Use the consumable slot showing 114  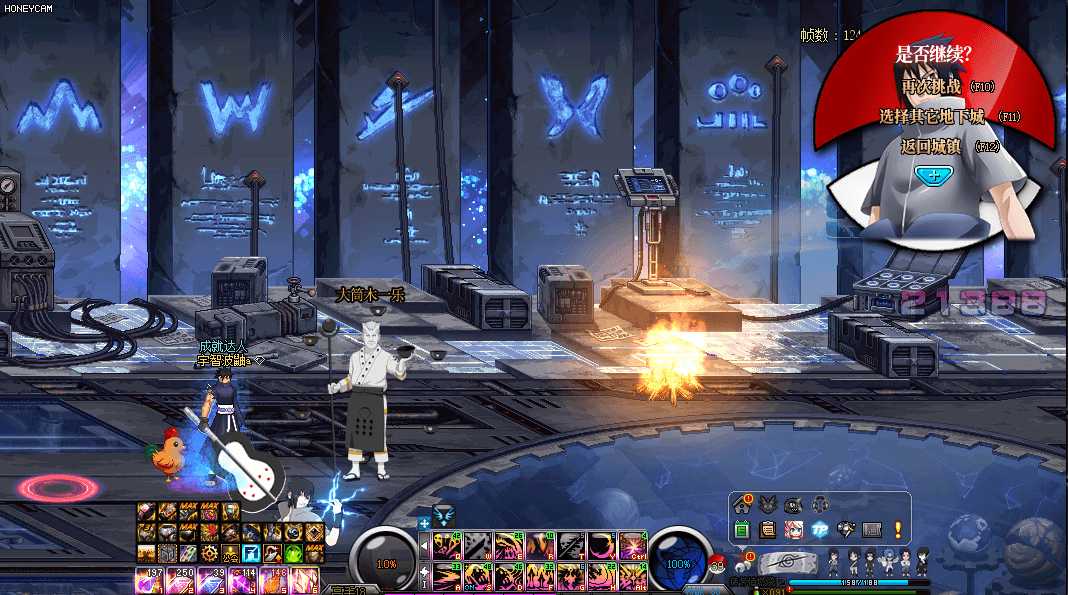243,579
